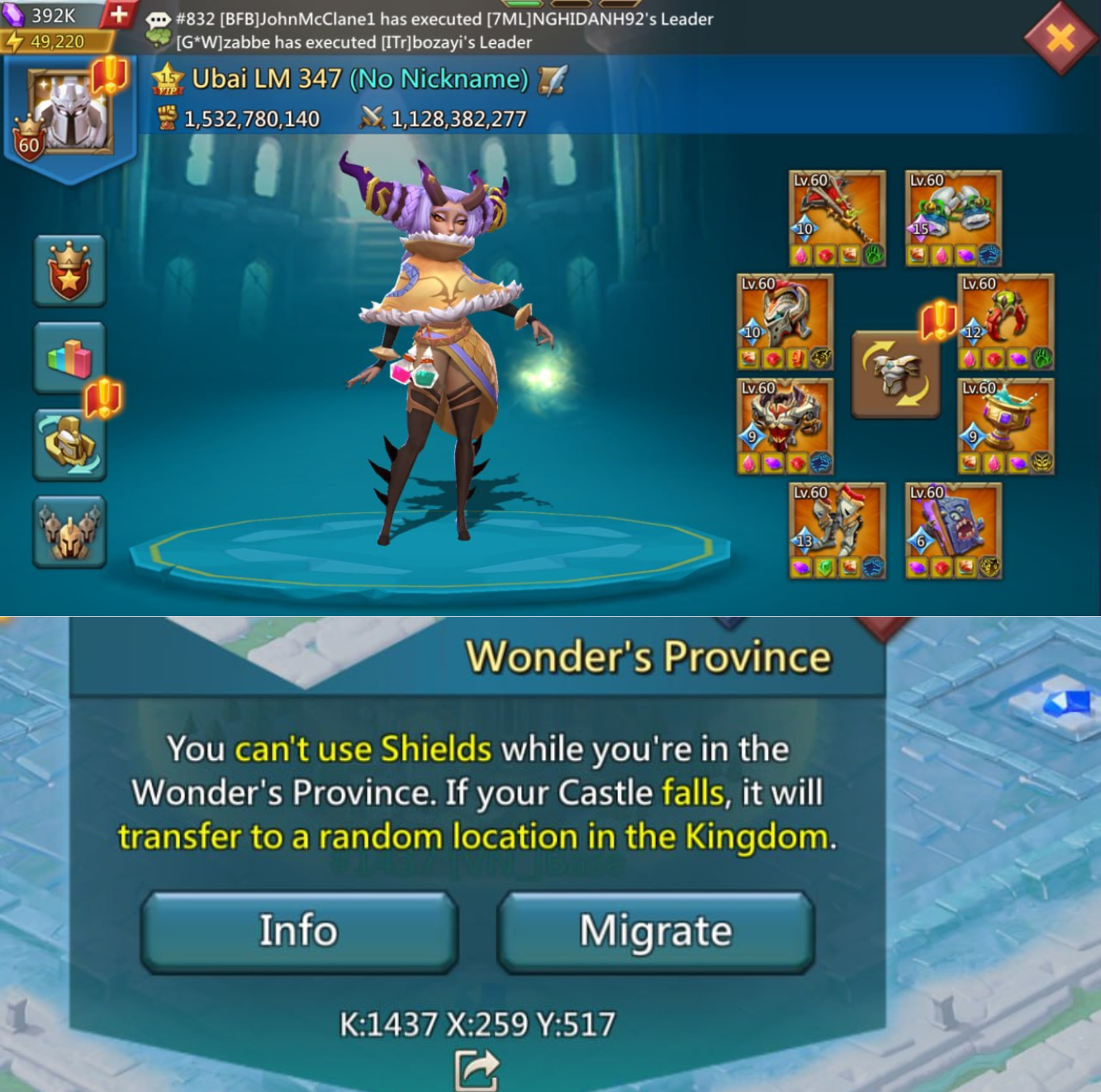The height and width of the screenshot is (1092, 1101).
Task: Add more gems with the plus button
Action: tap(119, 14)
